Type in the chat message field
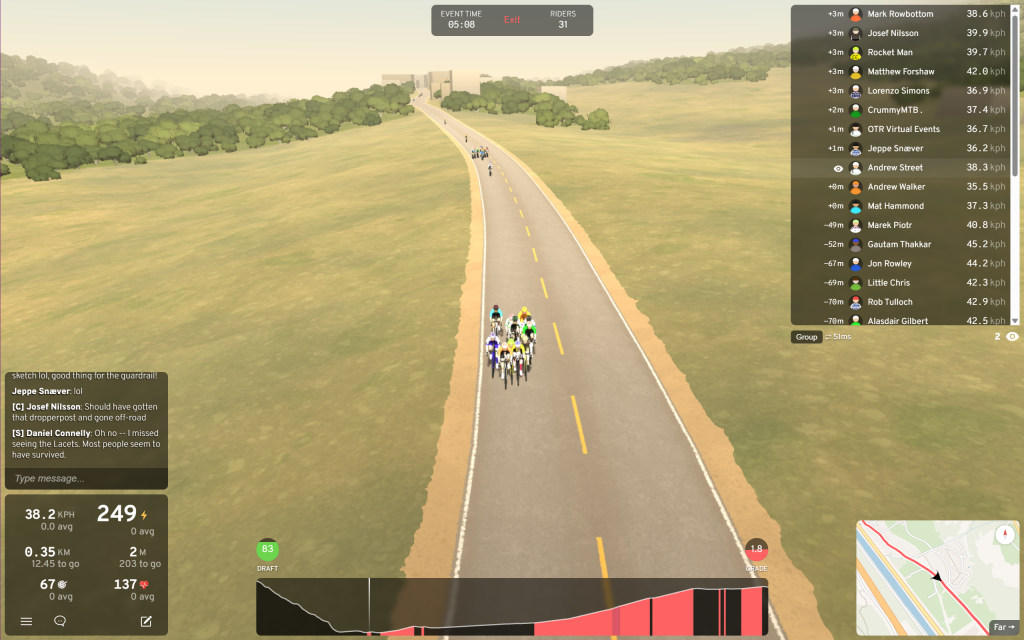The width and height of the screenshot is (1024, 640). click(85, 478)
